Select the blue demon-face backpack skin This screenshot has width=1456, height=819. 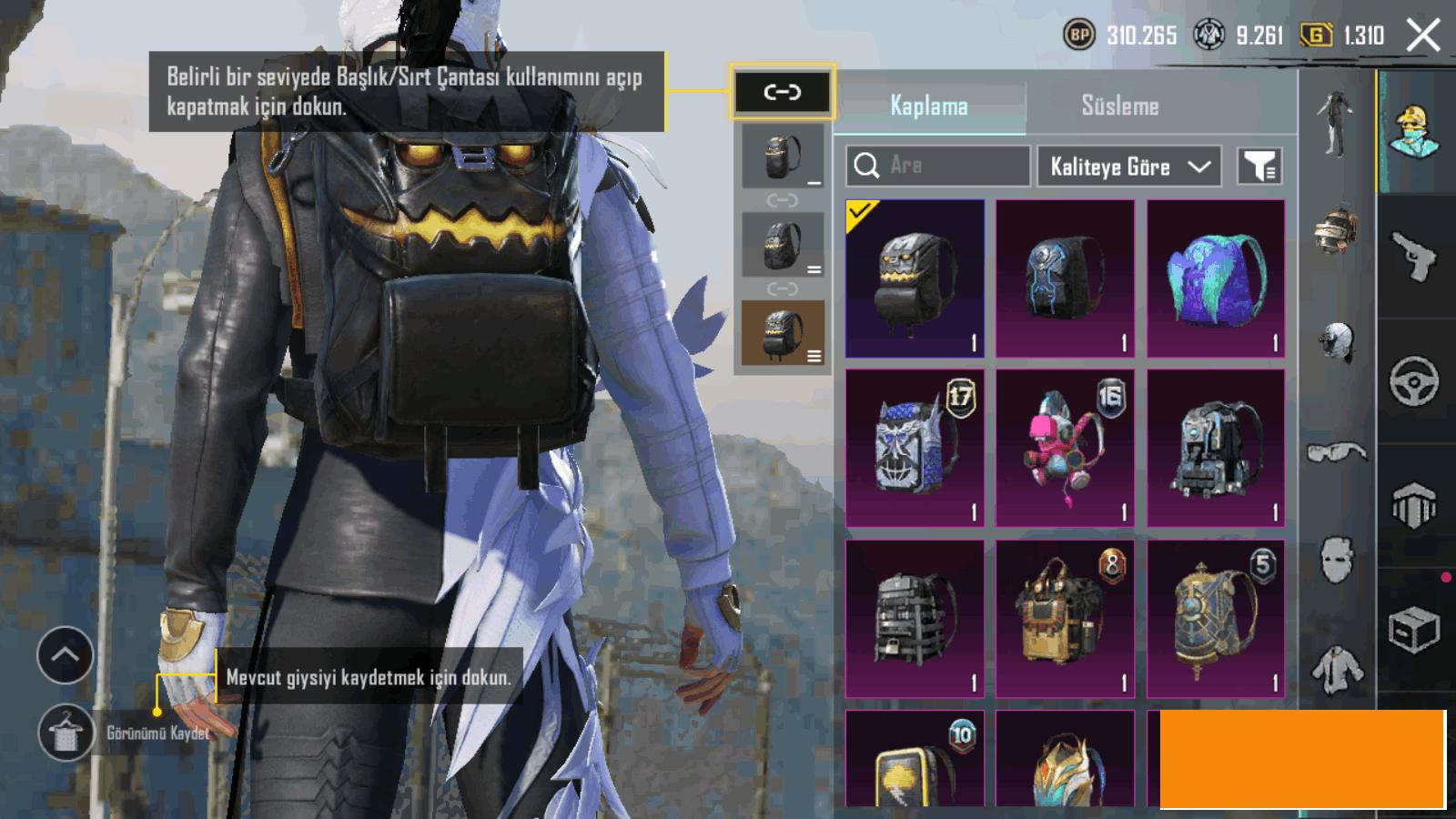click(x=915, y=448)
